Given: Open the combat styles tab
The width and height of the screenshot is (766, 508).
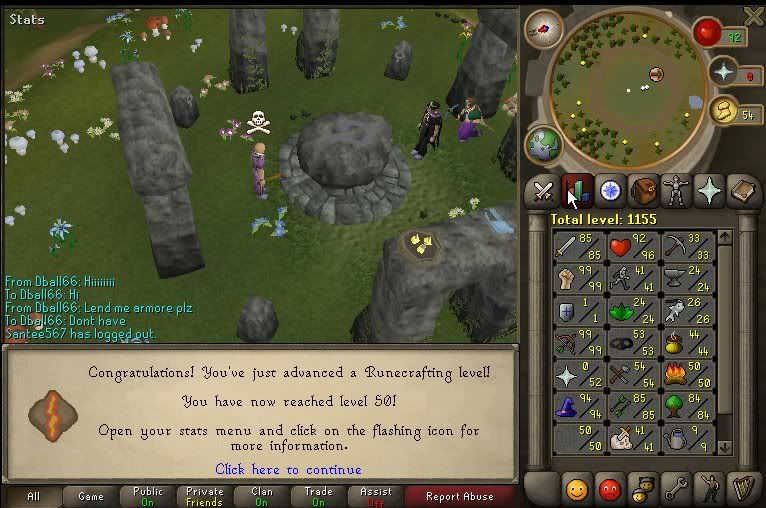Looking at the screenshot, I should click(x=544, y=190).
